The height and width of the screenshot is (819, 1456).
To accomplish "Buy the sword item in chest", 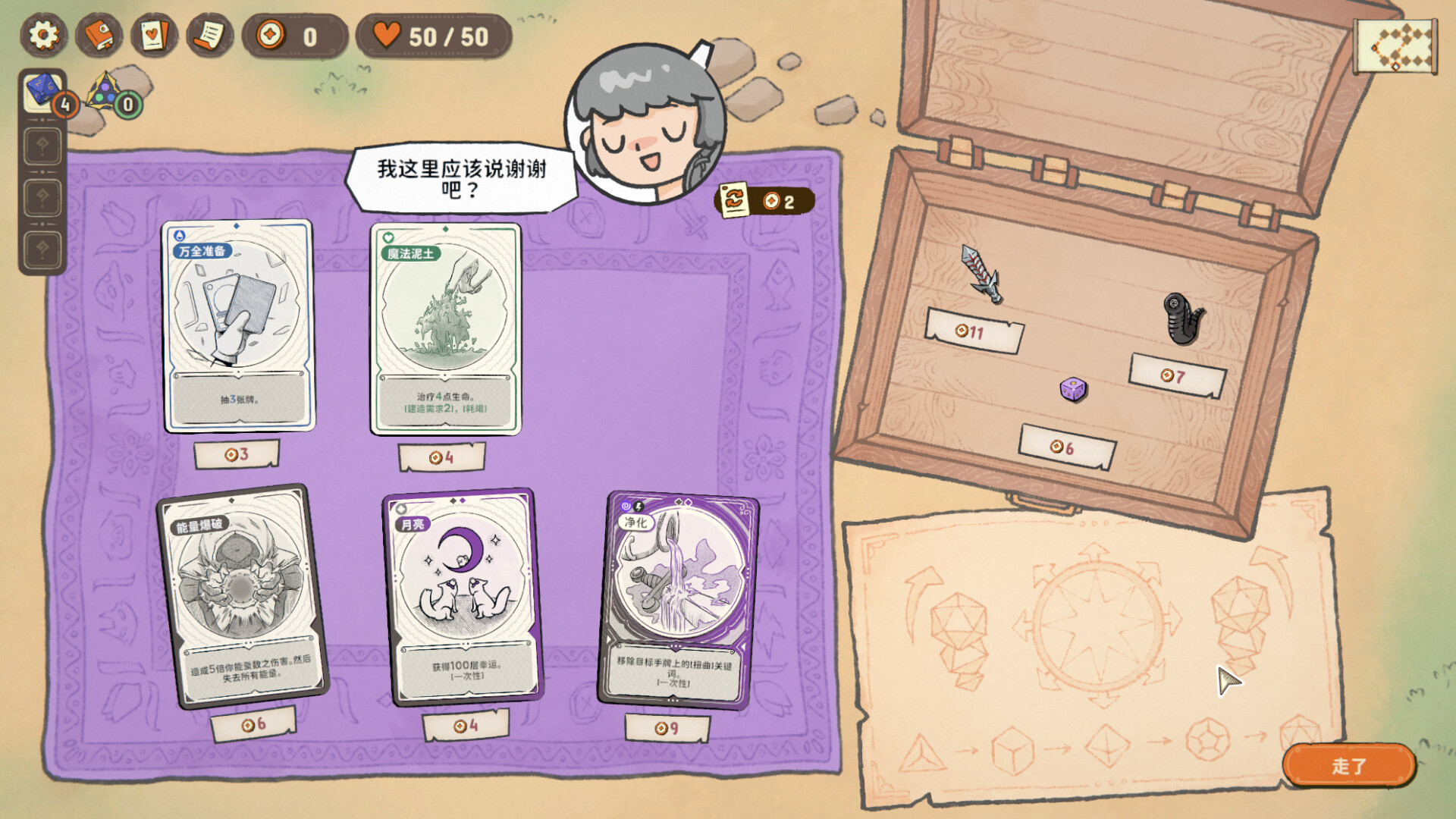I will click(x=982, y=275).
